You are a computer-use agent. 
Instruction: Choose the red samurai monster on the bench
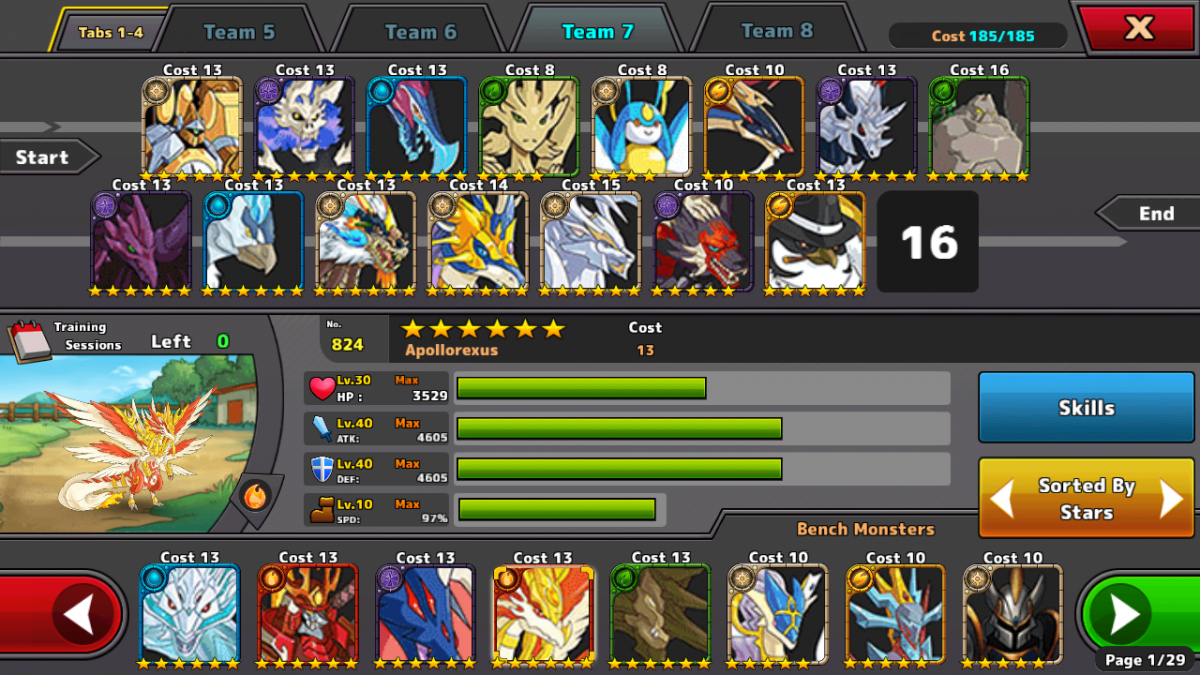point(307,613)
